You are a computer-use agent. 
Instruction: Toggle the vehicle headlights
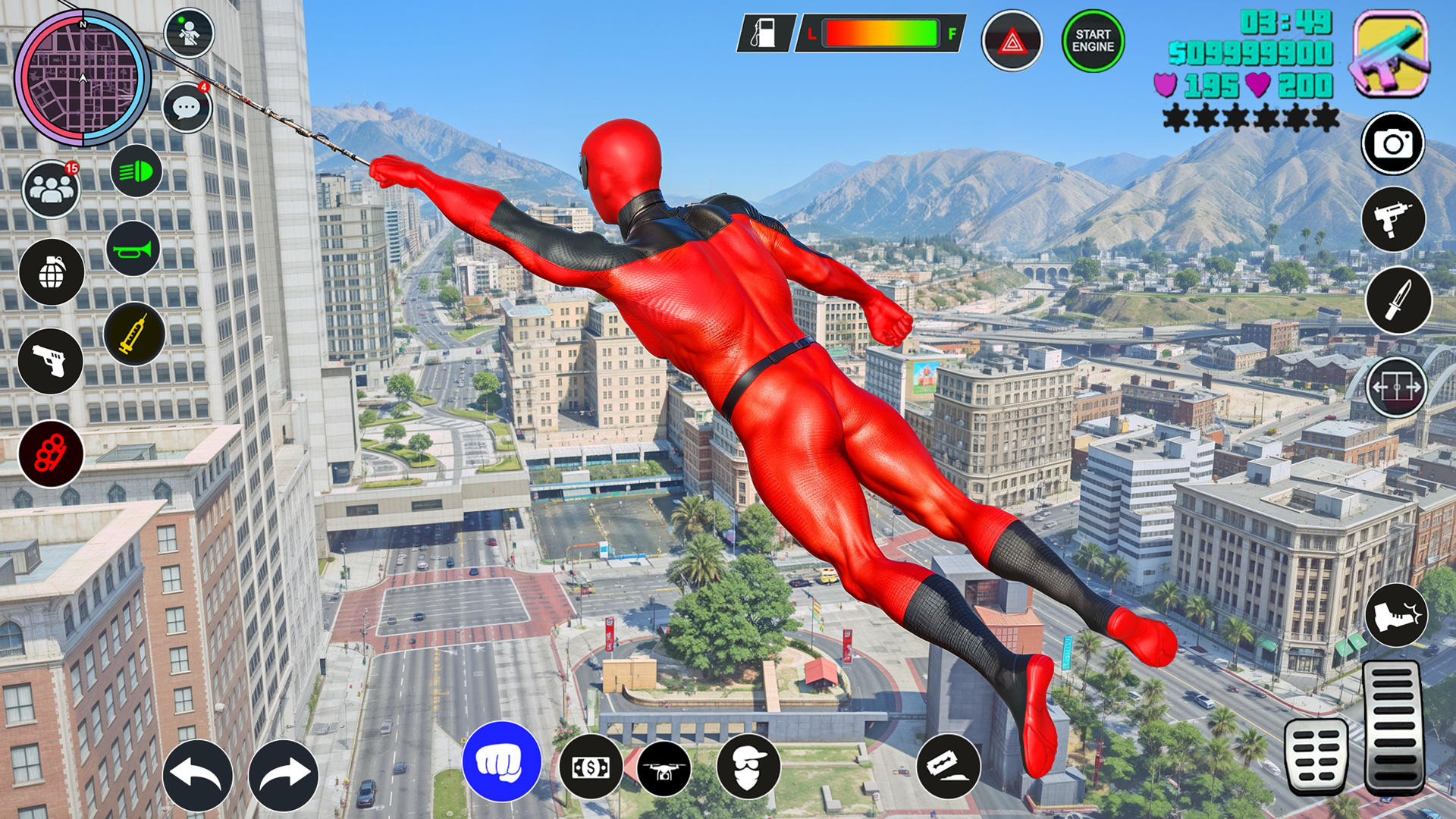pyautogui.click(x=136, y=174)
